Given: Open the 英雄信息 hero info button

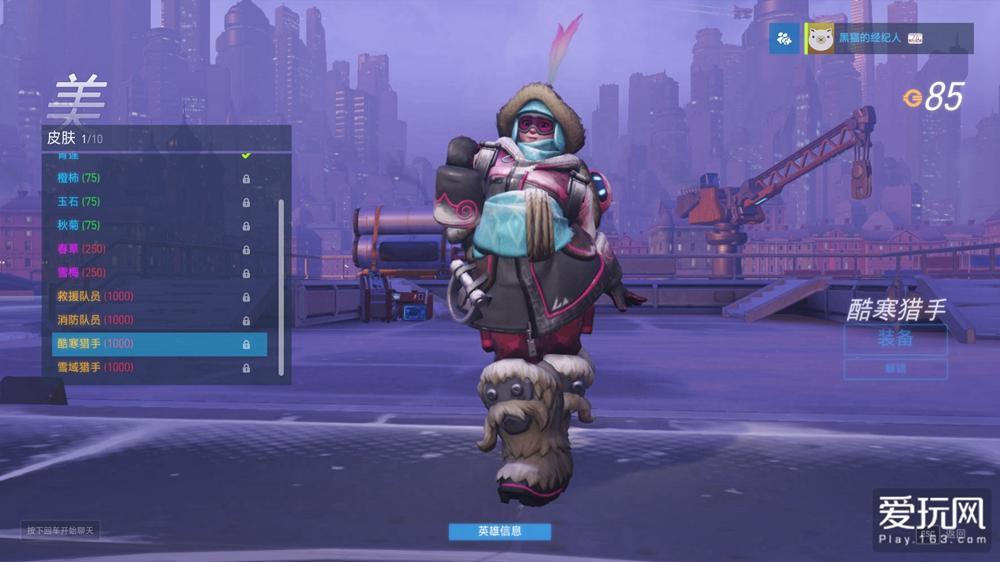Looking at the screenshot, I should [499, 531].
